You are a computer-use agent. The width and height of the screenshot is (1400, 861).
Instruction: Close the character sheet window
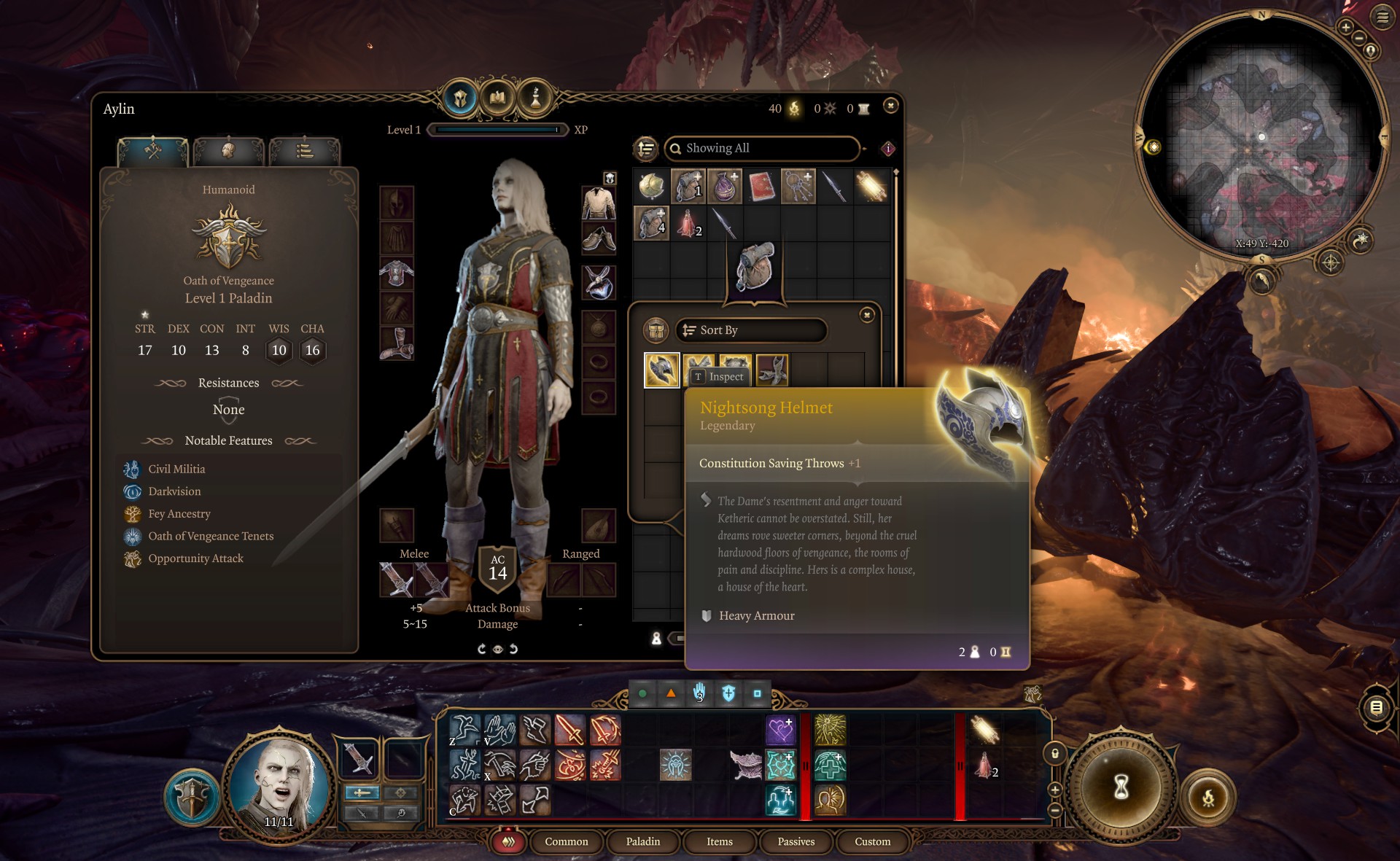[x=890, y=106]
